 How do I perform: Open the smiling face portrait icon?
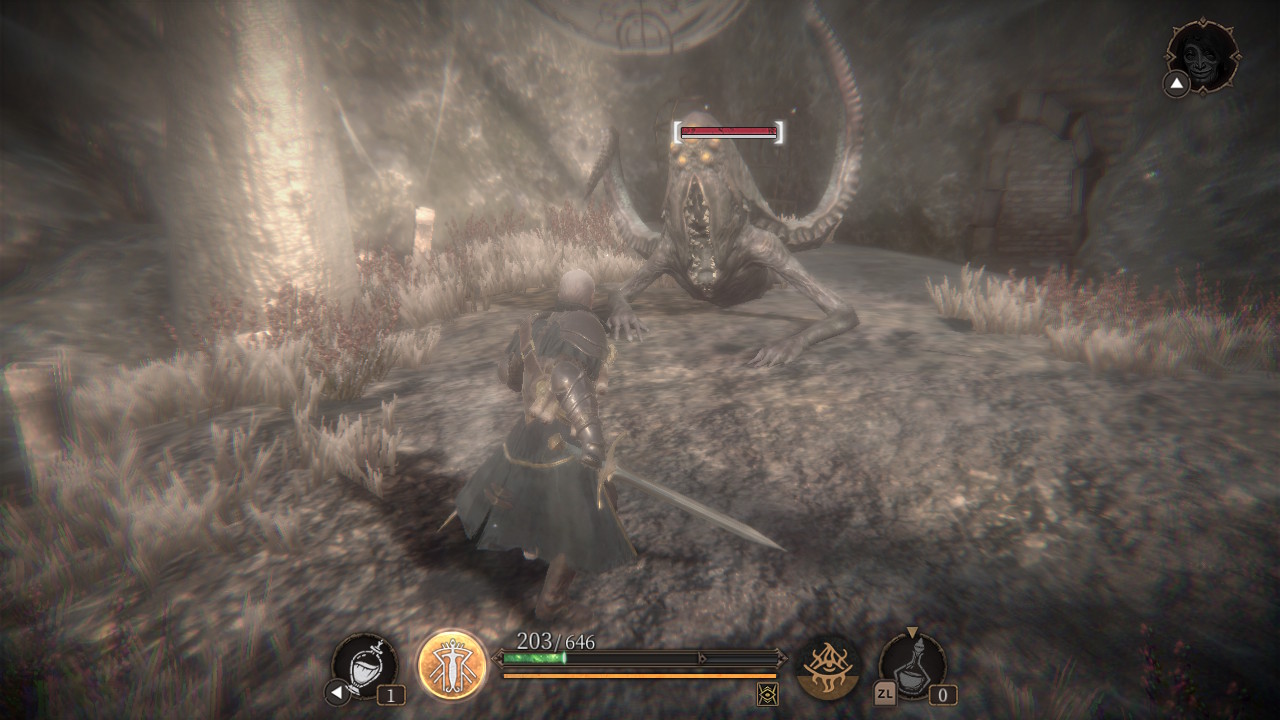click(x=1203, y=56)
